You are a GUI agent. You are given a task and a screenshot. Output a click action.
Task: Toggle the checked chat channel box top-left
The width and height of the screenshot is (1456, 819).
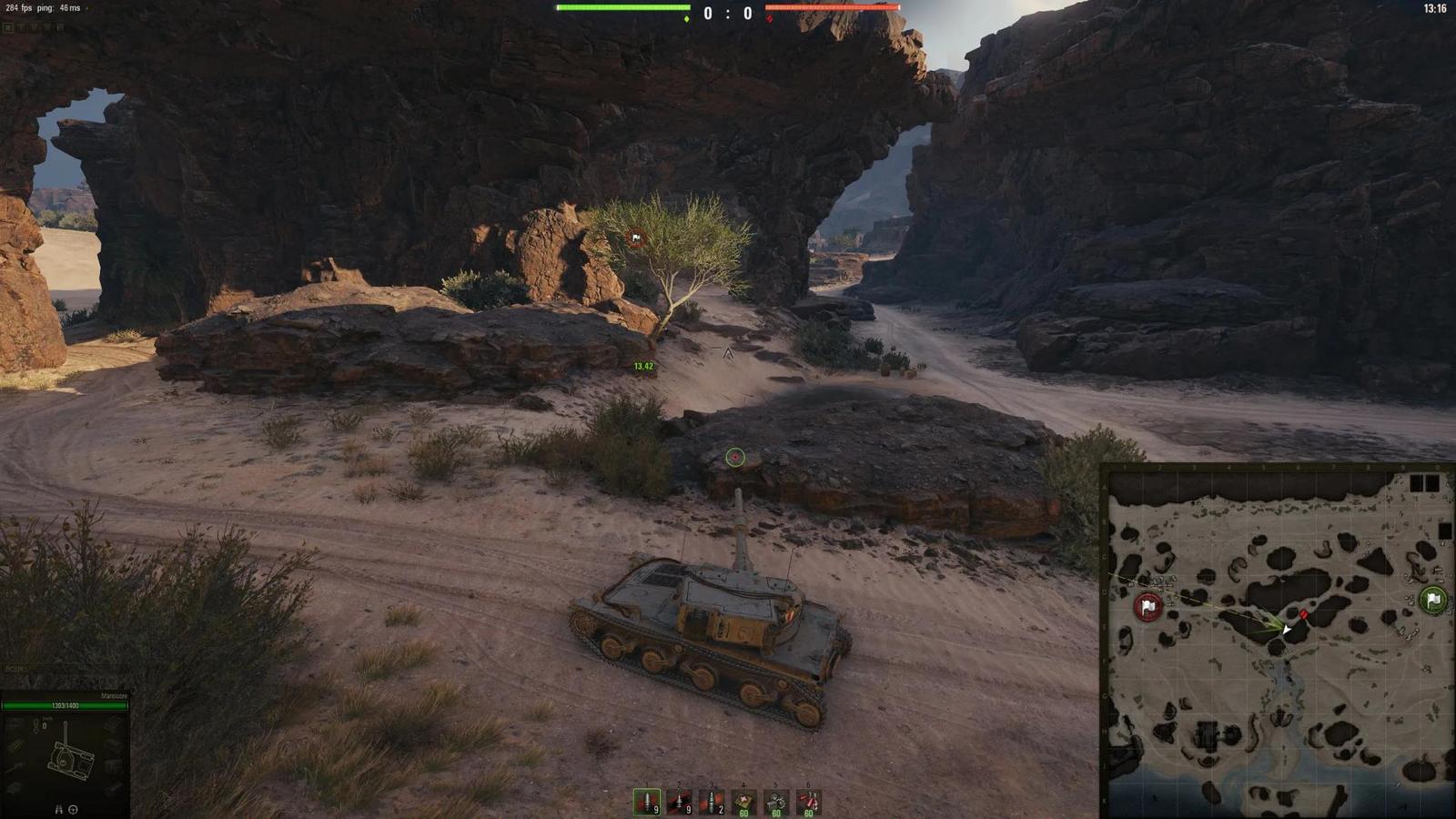point(8,28)
